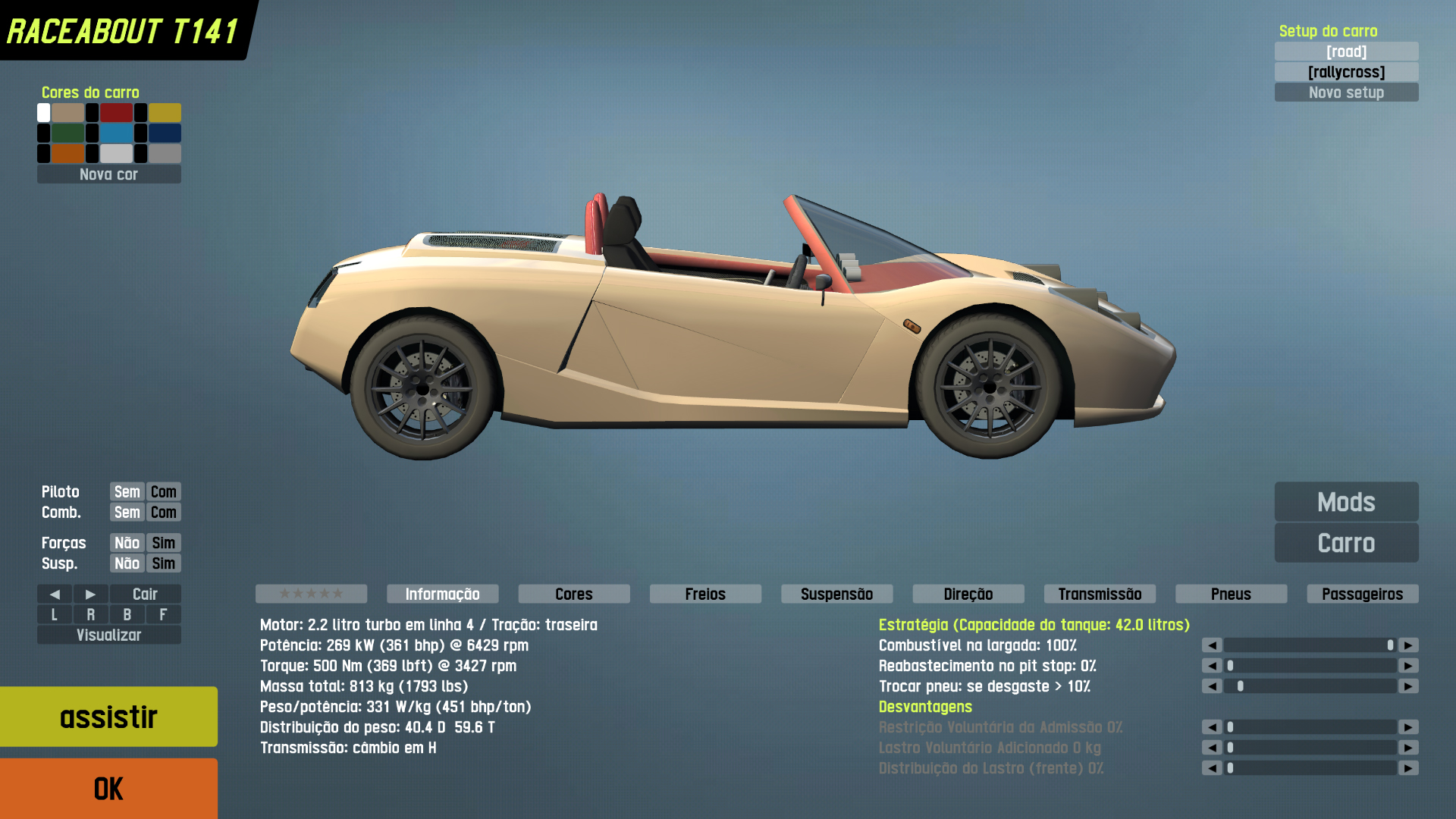The height and width of the screenshot is (819, 1456).
Task: Open the Carro selection menu
Action: coord(1346,543)
